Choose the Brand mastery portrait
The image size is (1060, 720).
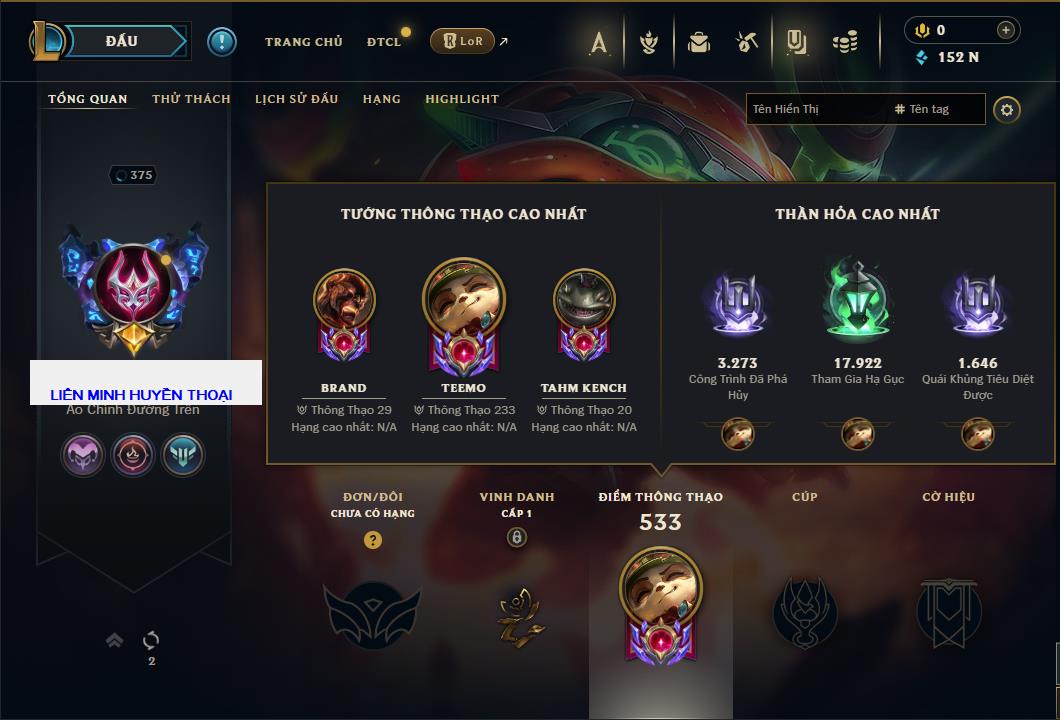(344, 302)
